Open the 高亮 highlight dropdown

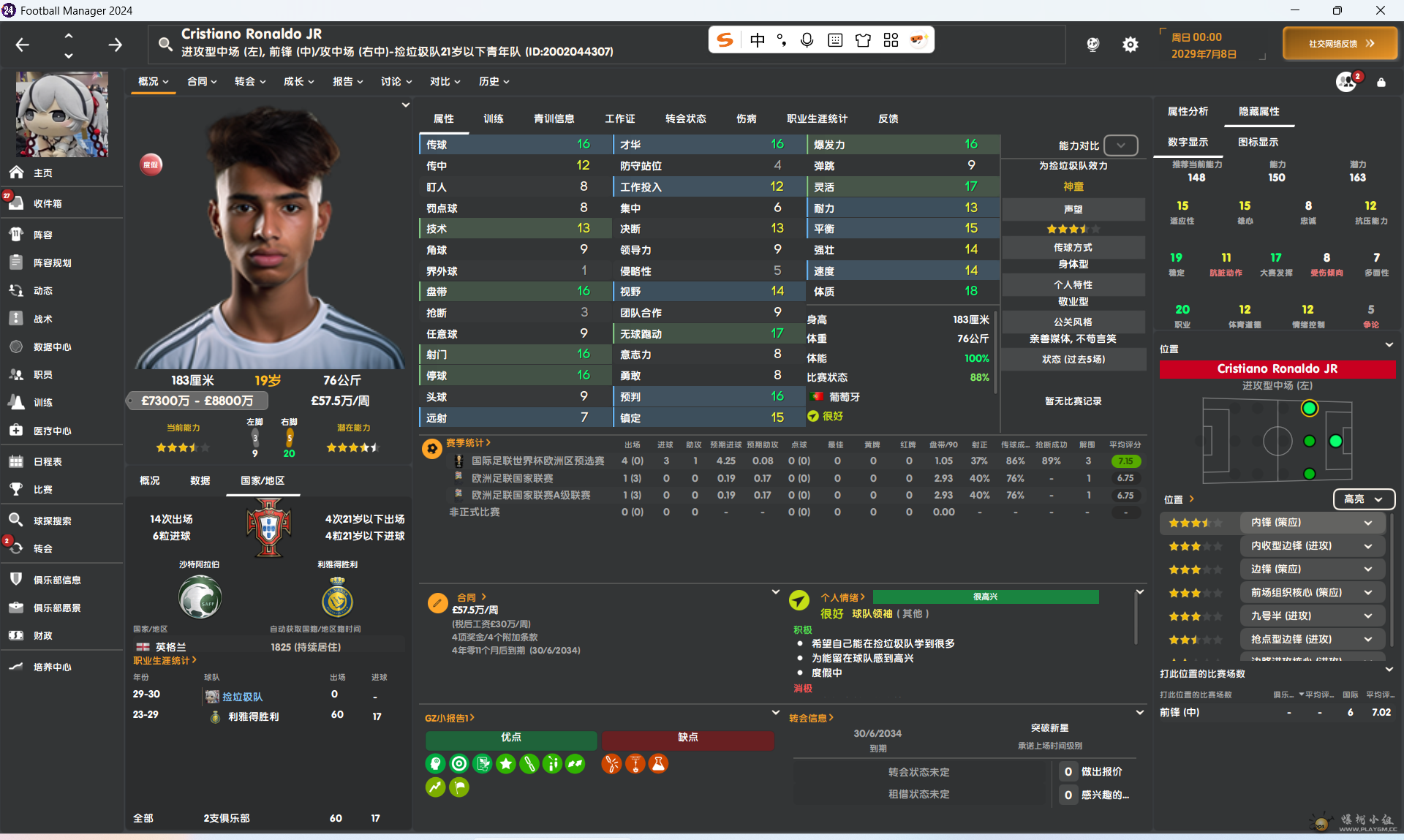click(1364, 499)
